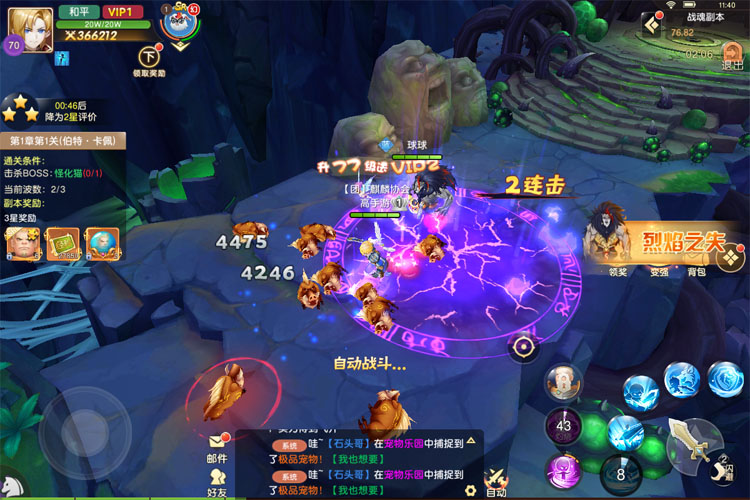Claim rewards via 领取奖励 icon
This screenshot has width=750, height=500.
pyautogui.click(x=150, y=58)
